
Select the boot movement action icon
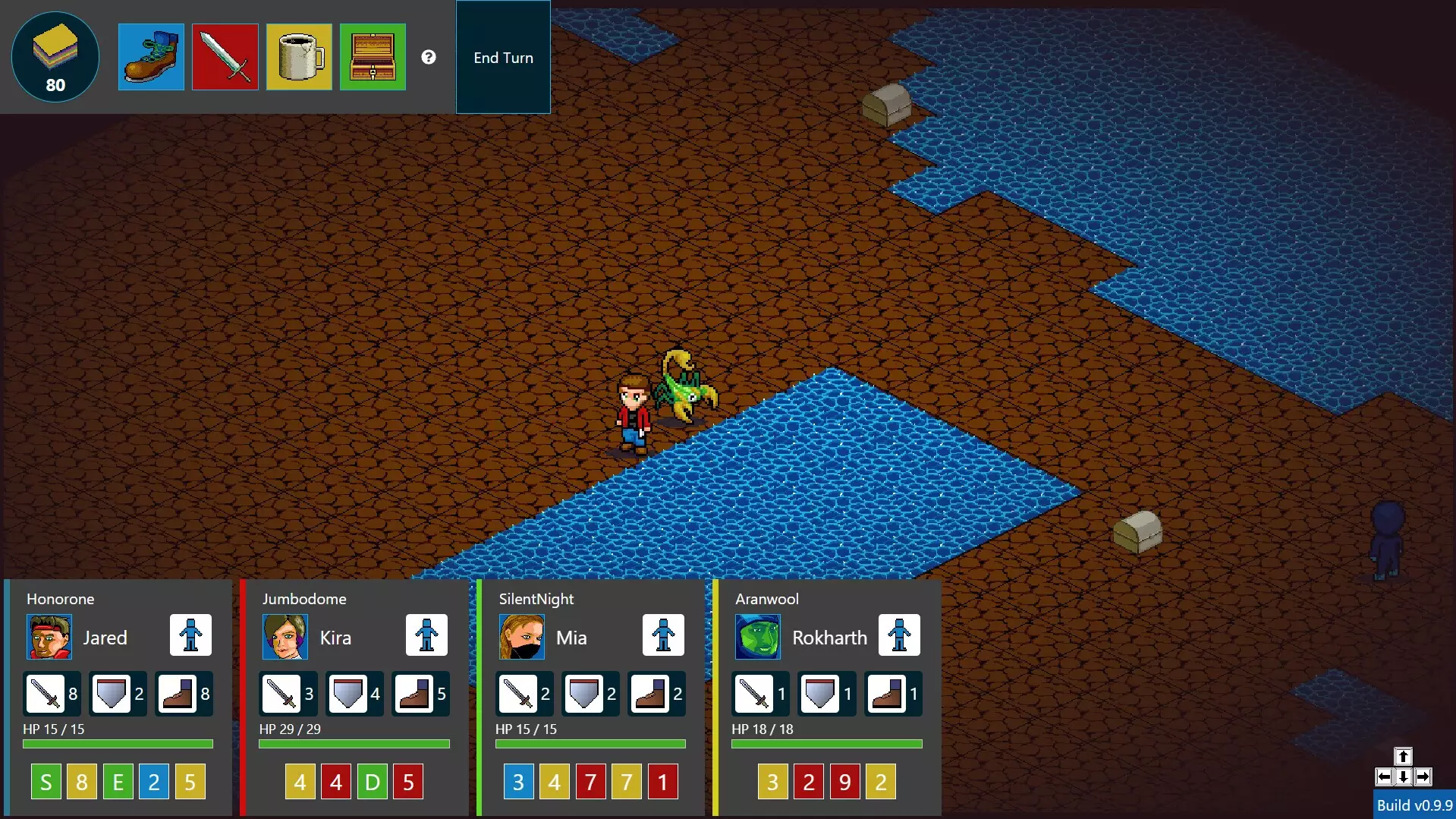point(151,57)
